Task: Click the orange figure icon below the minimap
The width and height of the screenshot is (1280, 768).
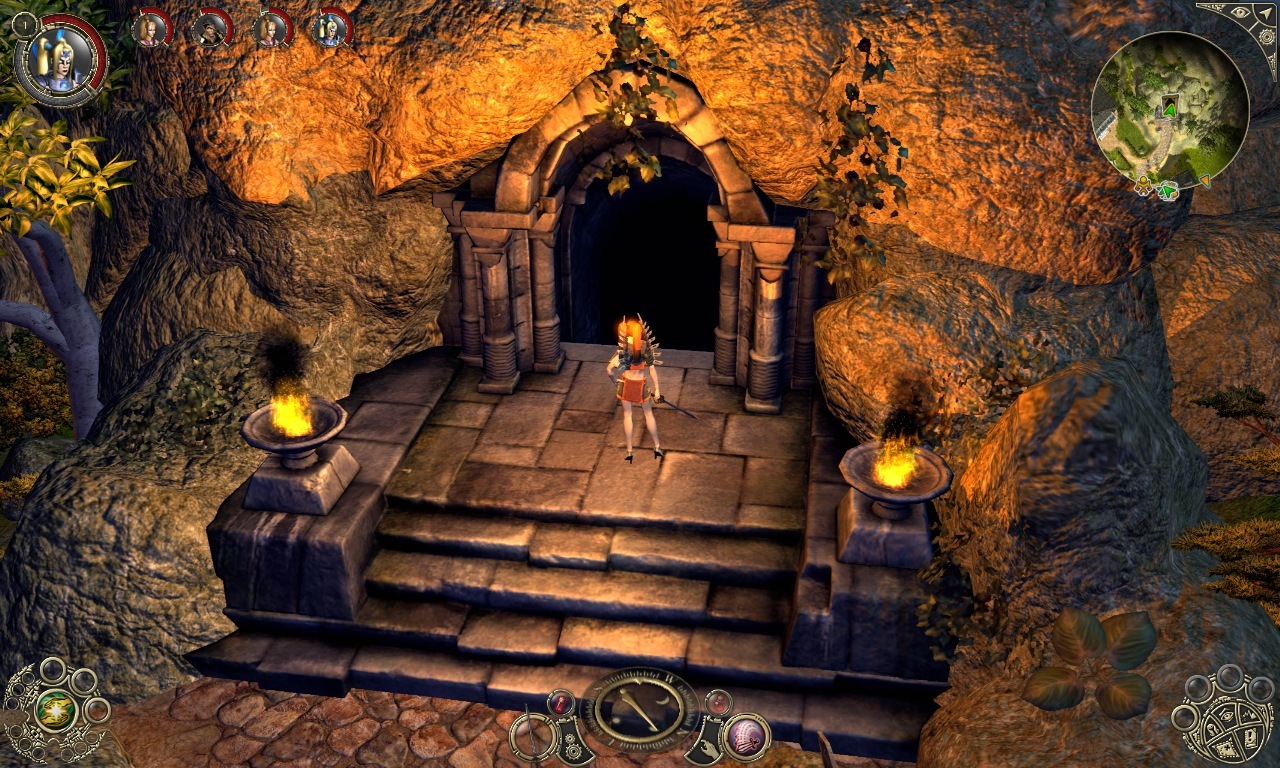Action: point(1143,186)
